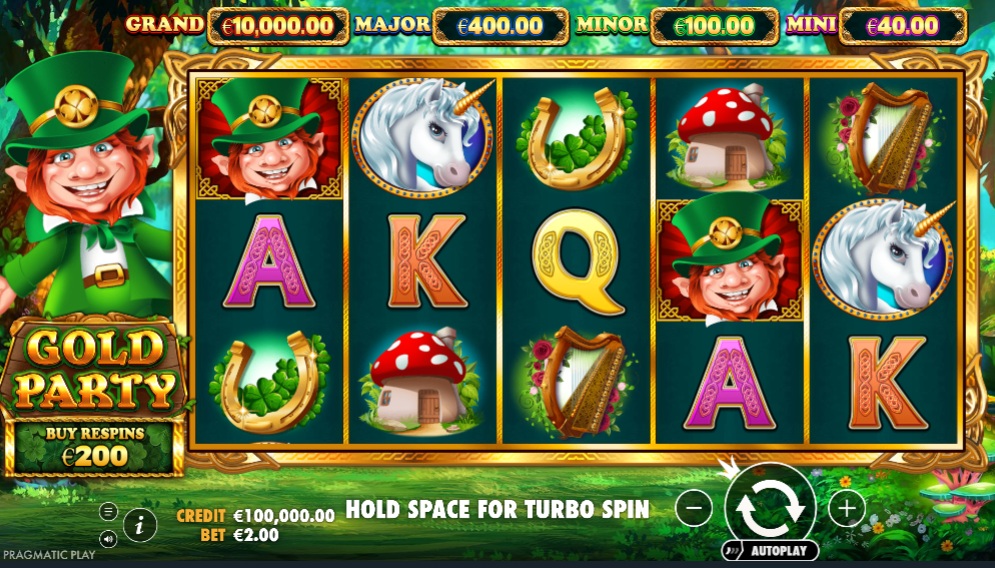Spin the reels with the circular arrows button

point(770,507)
